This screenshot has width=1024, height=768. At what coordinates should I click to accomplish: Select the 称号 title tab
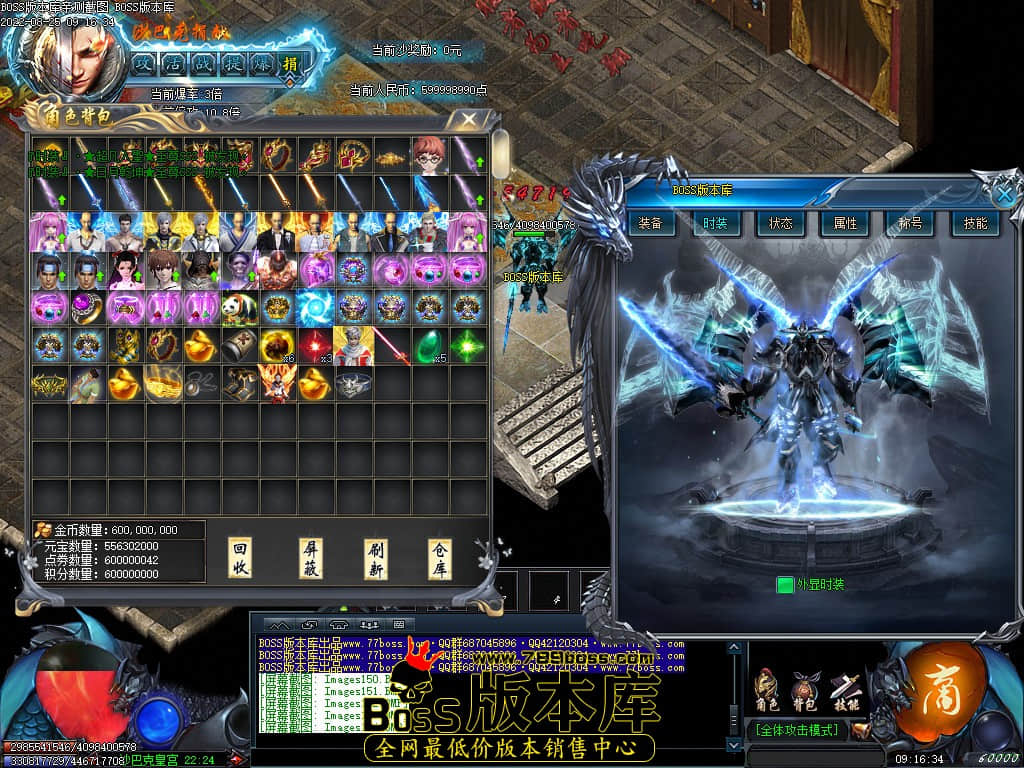[910, 223]
